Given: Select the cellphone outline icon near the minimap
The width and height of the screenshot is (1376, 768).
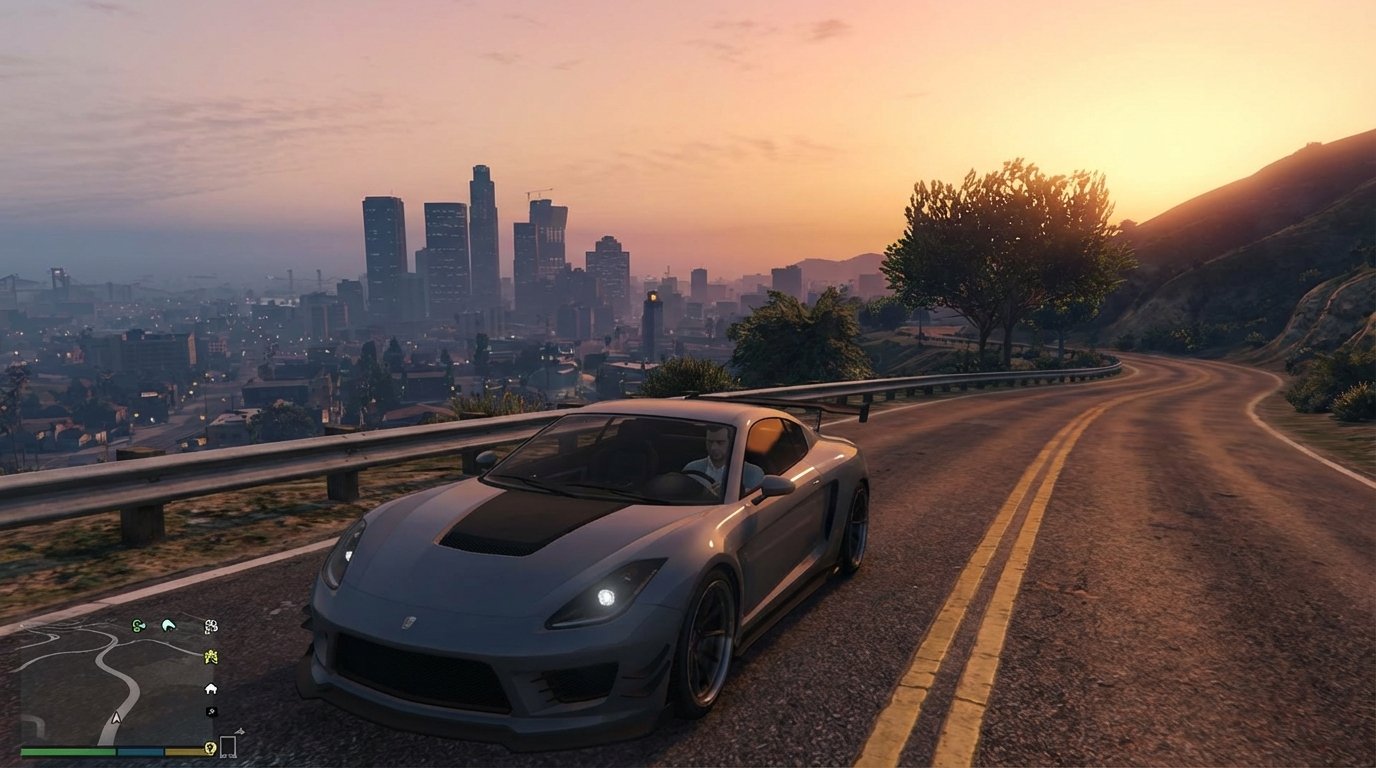Looking at the screenshot, I should click(228, 744).
